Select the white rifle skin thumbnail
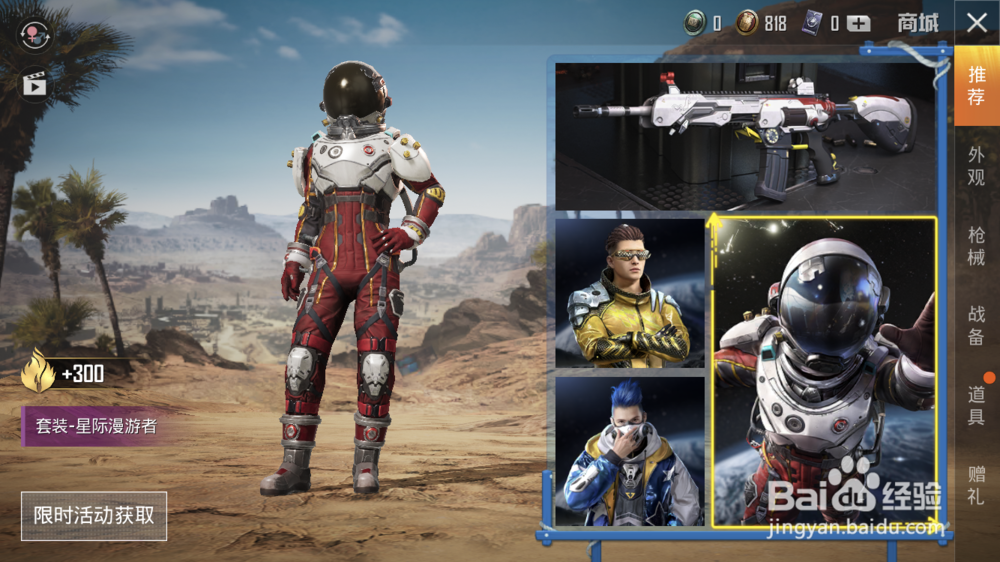Viewport: 1000px width, 562px height. click(x=746, y=136)
